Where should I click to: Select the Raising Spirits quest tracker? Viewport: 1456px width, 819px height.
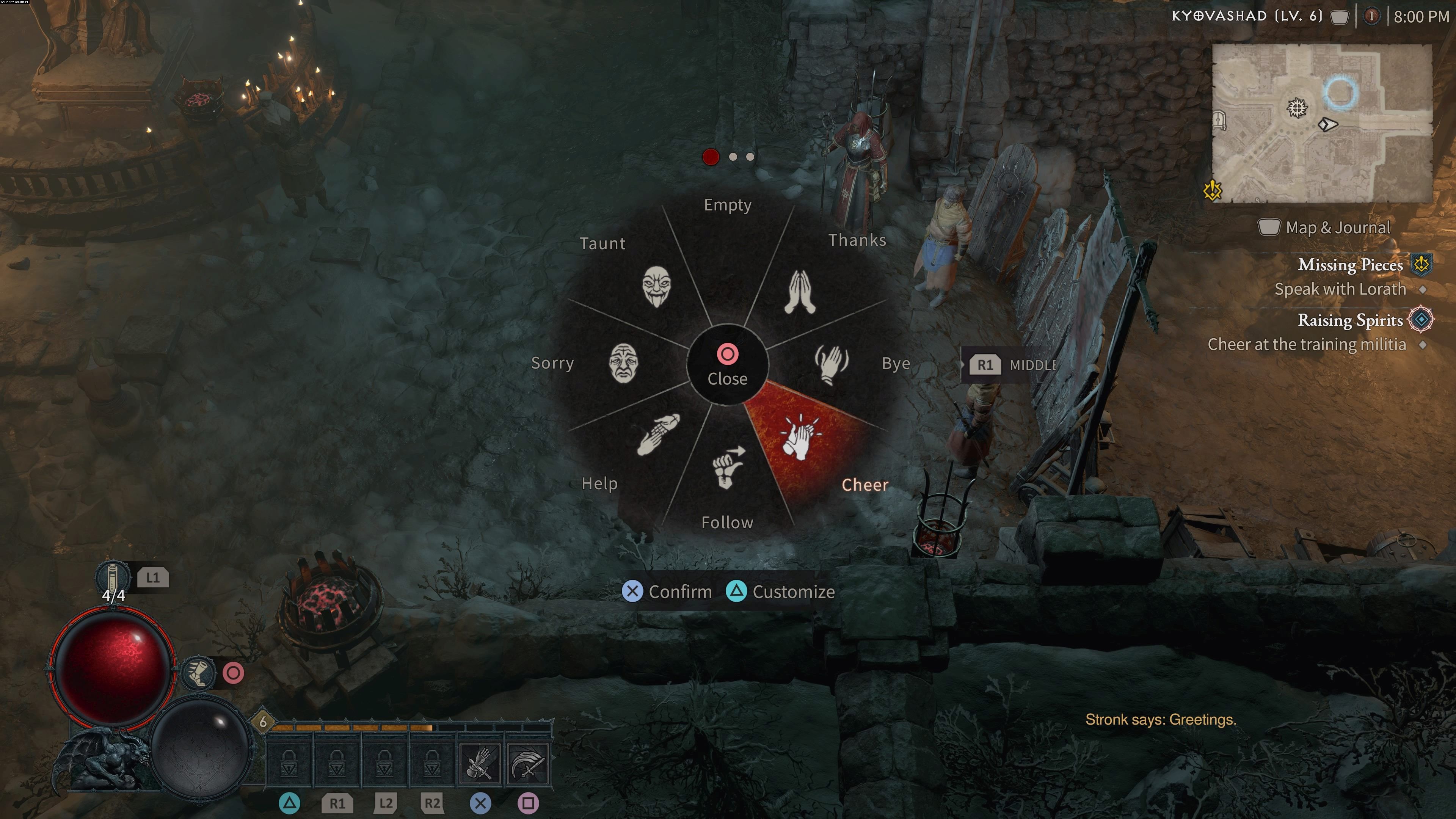coord(1350,320)
